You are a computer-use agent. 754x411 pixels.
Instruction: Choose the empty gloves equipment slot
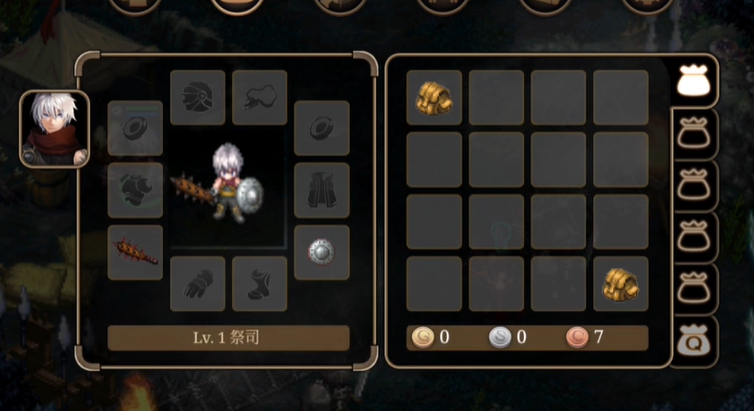[x=197, y=283]
